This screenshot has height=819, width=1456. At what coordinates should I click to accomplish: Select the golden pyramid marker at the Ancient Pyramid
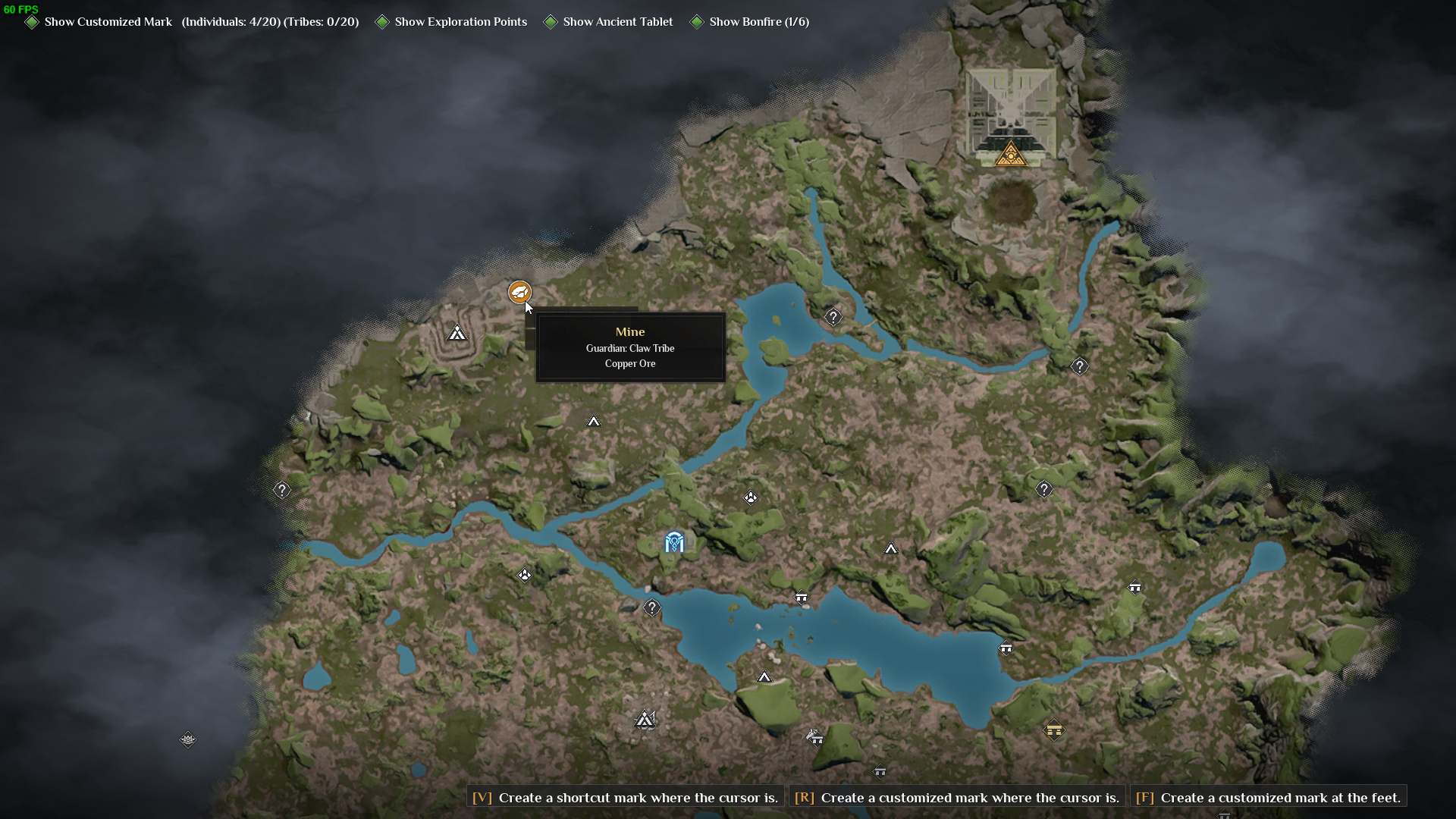1012,152
